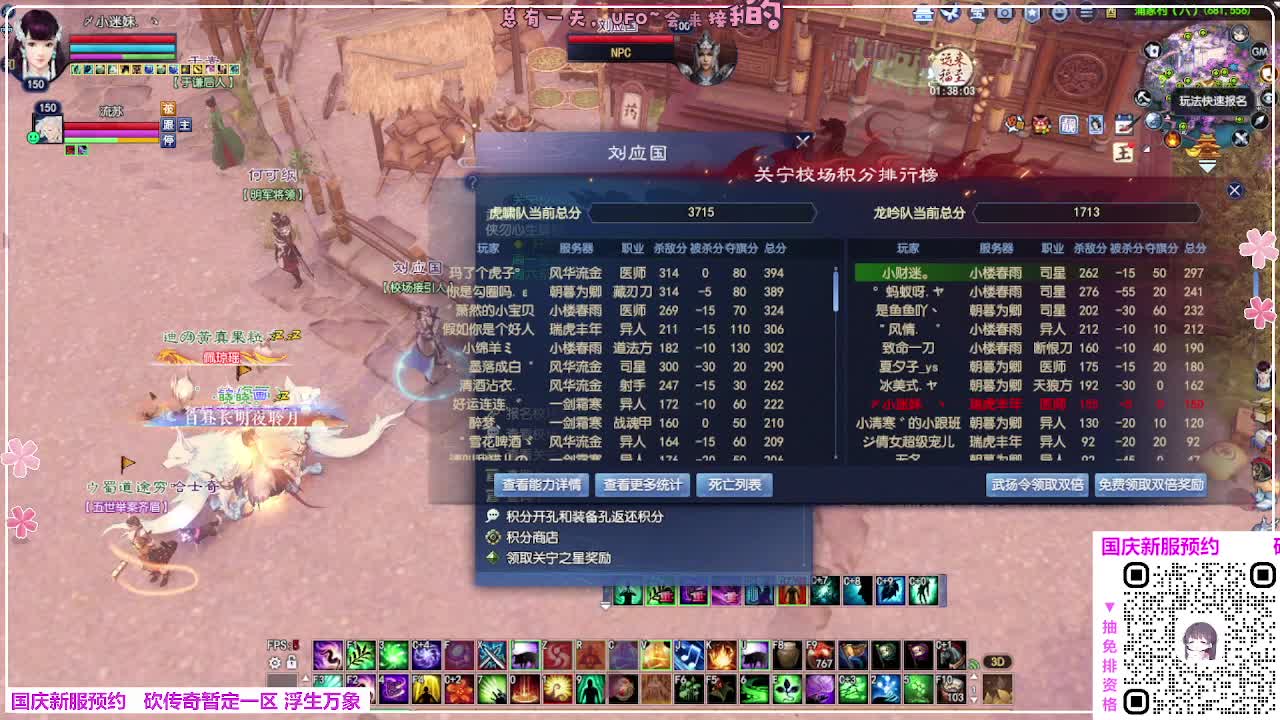Image resolution: width=1280 pixels, height=720 pixels.
Task: Select 积分商店 from the panel menu
Action: pyautogui.click(x=532, y=539)
